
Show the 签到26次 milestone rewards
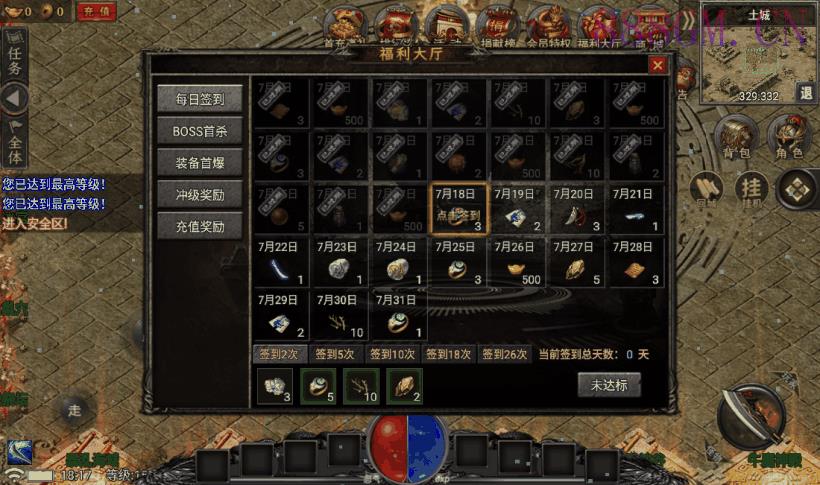click(504, 354)
